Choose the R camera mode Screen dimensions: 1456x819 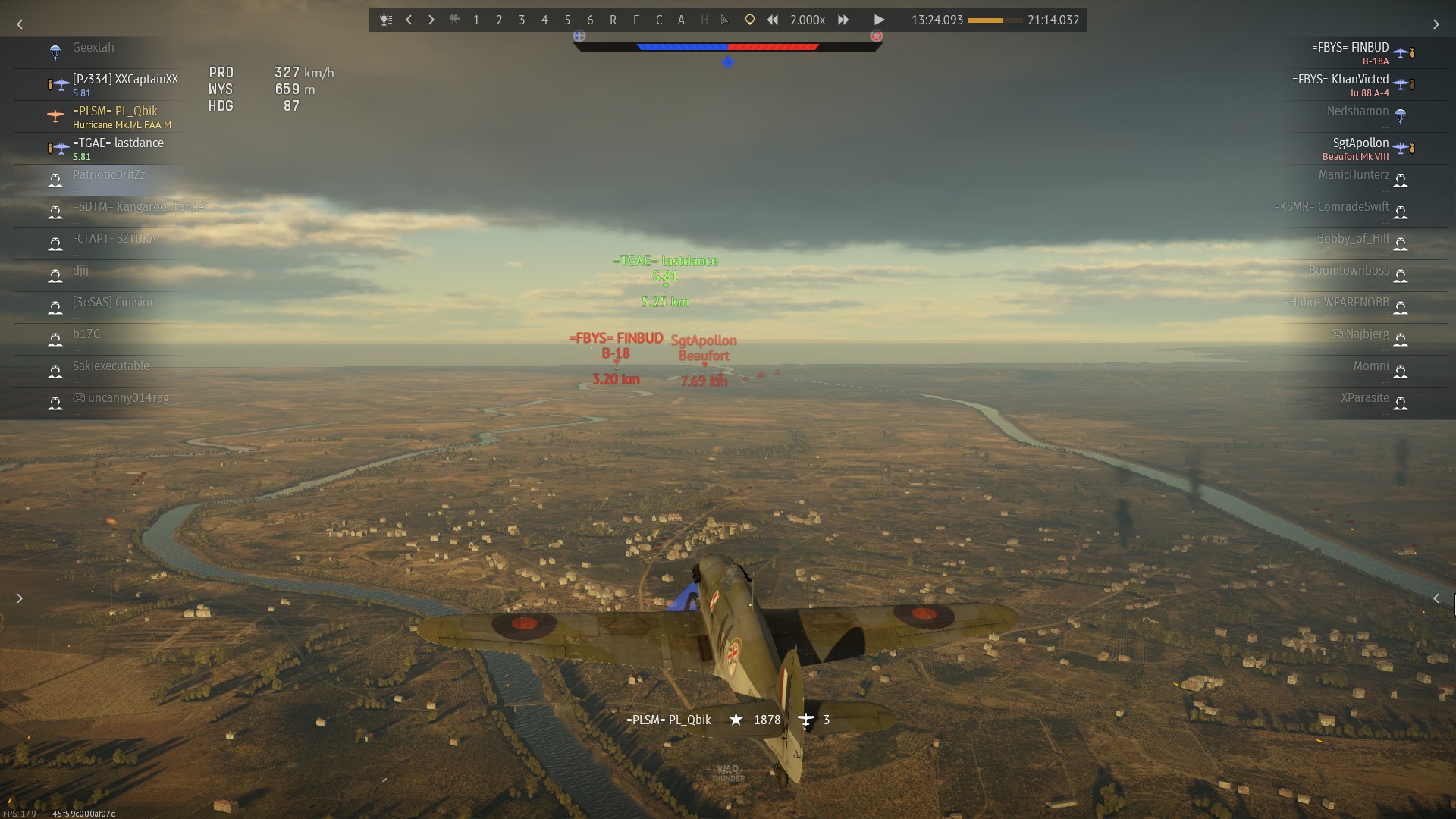[613, 20]
